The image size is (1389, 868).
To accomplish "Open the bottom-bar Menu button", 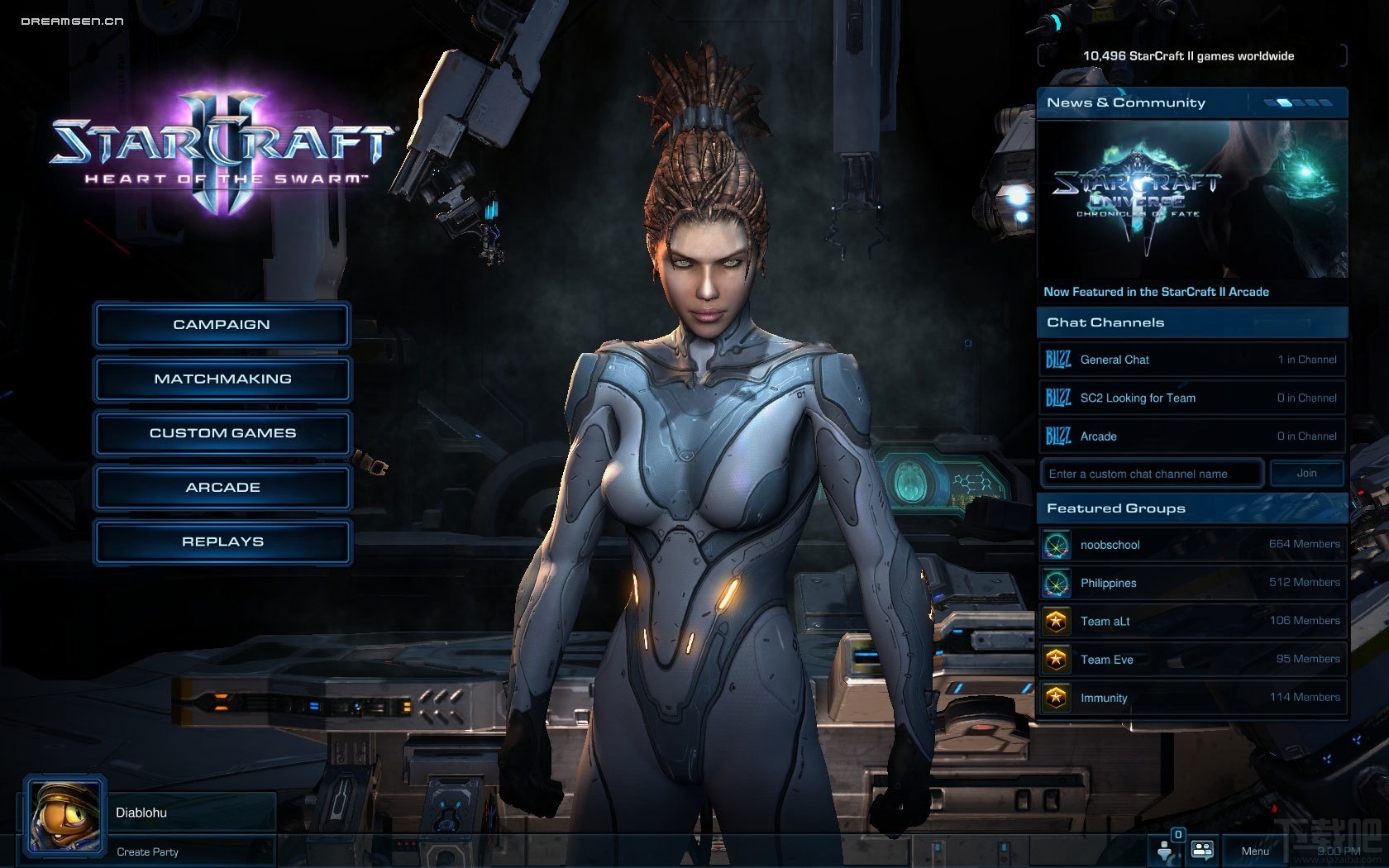I will click(1254, 851).
